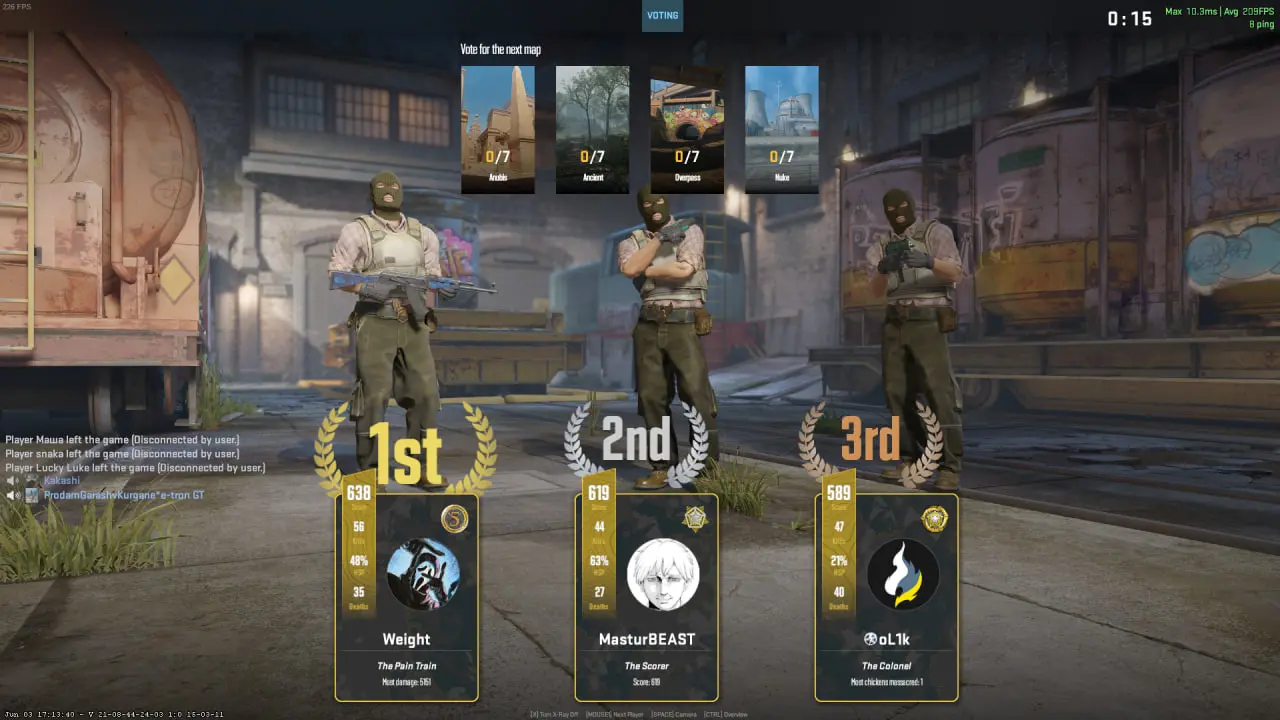
Task: Choose Overpass as the next map
Action: coord(687,129)
